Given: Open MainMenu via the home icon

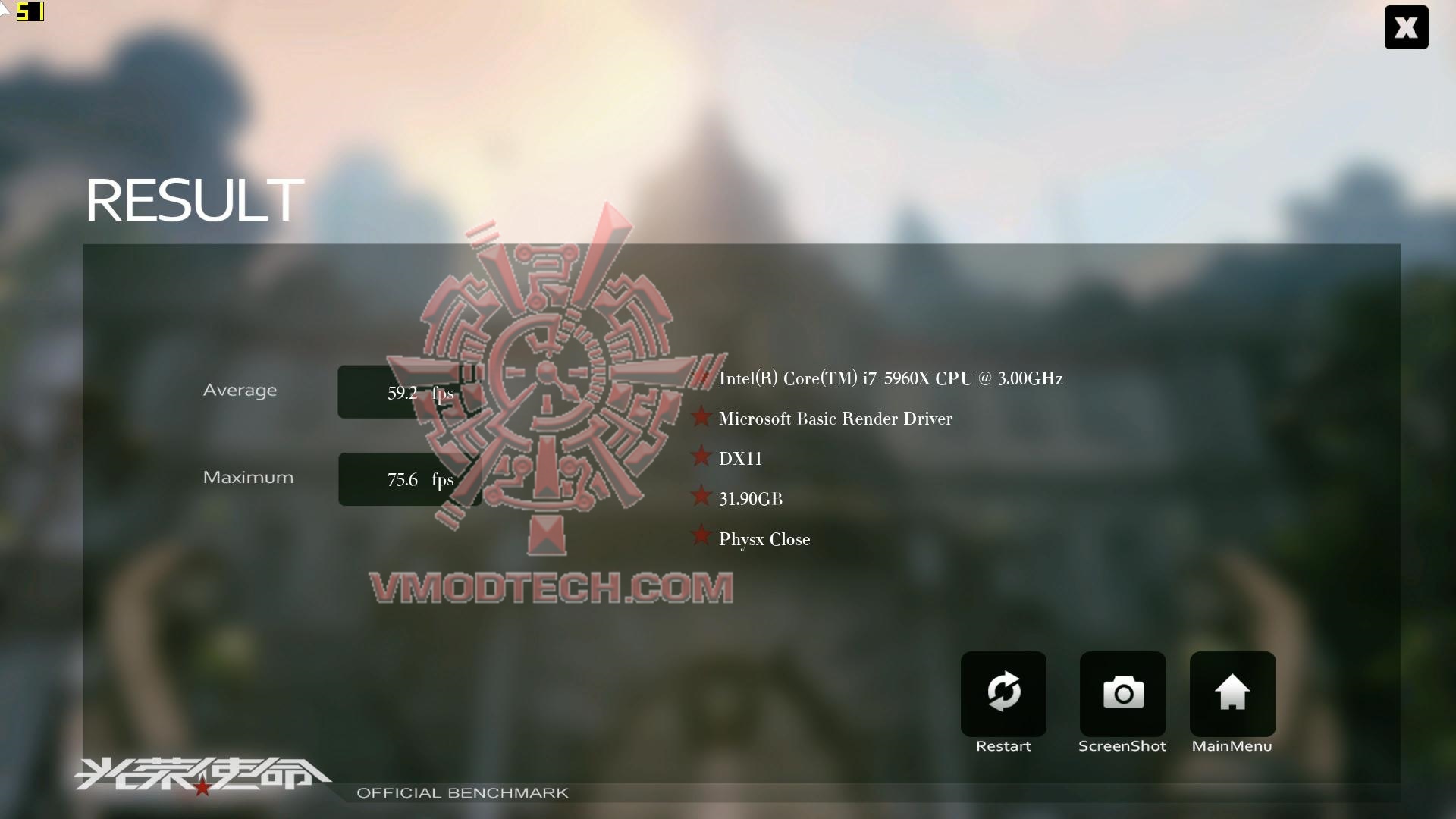Looking at the screenshot, I should point(1232,692).
